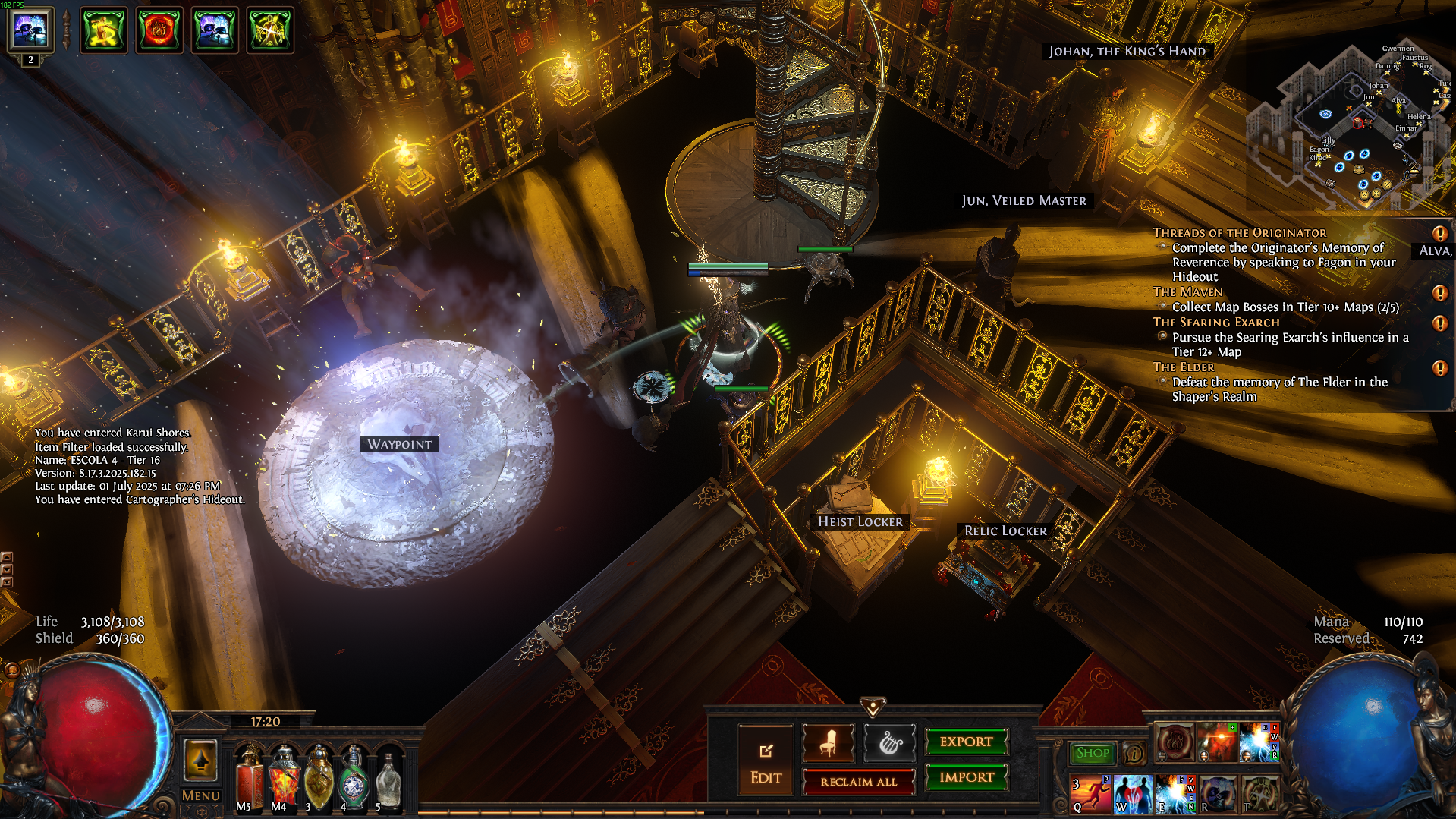Reclaim all hideout decorations
This screenshot has height=819, width=1456.
859,782
